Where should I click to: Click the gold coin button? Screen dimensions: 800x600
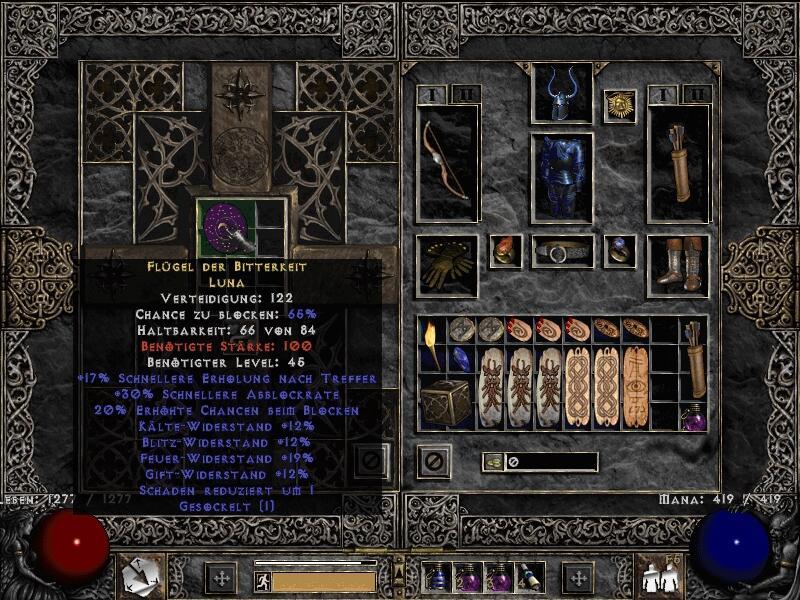tap(494, 461)
